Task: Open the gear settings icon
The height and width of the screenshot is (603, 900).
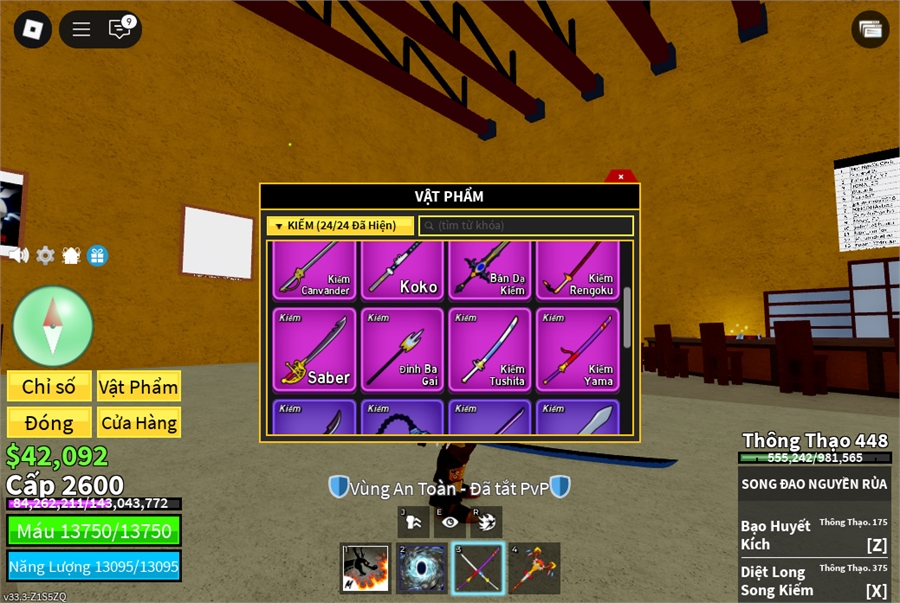Action: click(45, 255)
